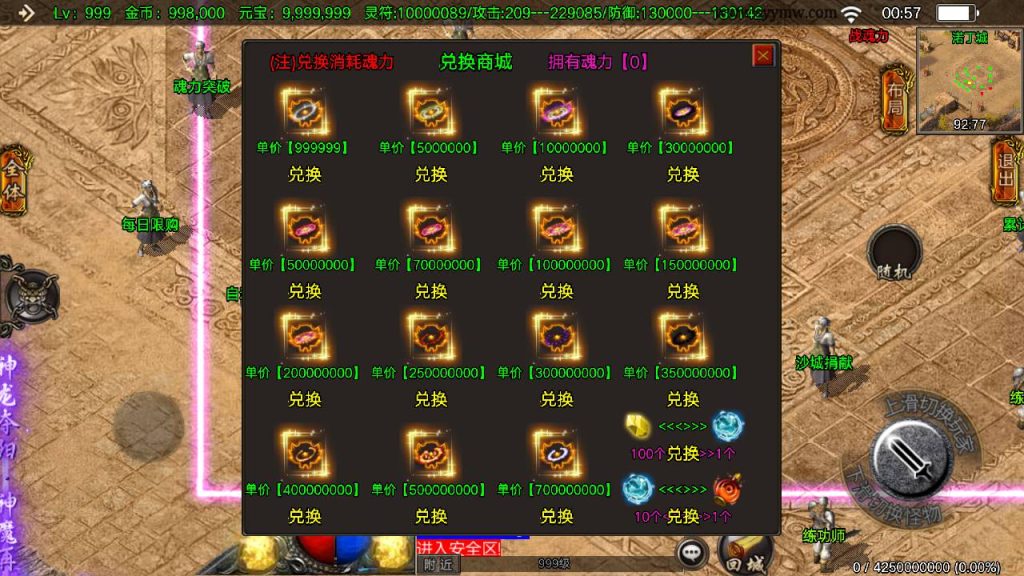Tap the 附近 nearby button
Viewport: 1024px width, 576px height.
(437, 564)
